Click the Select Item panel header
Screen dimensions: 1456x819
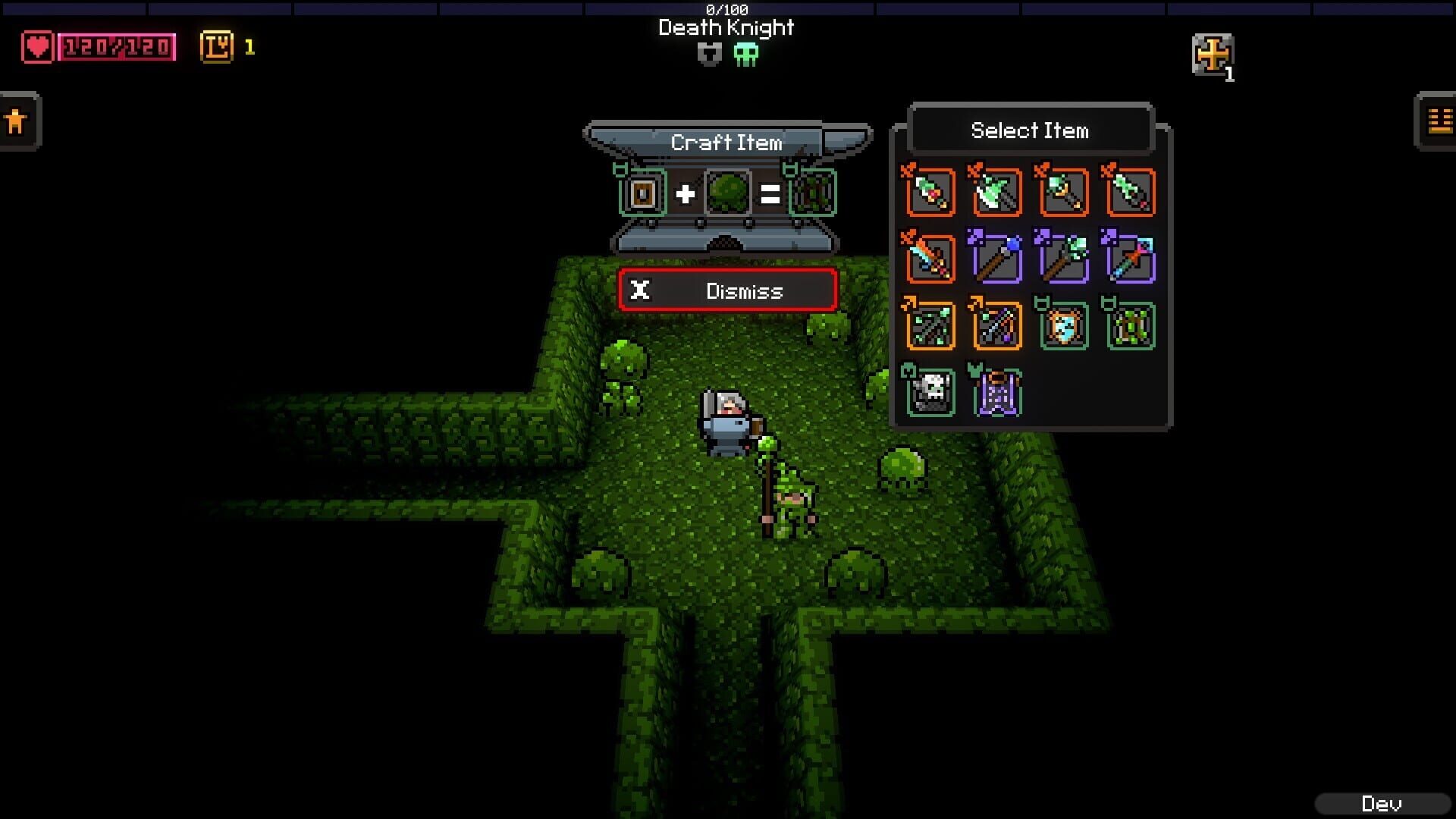pos(1030,130)
